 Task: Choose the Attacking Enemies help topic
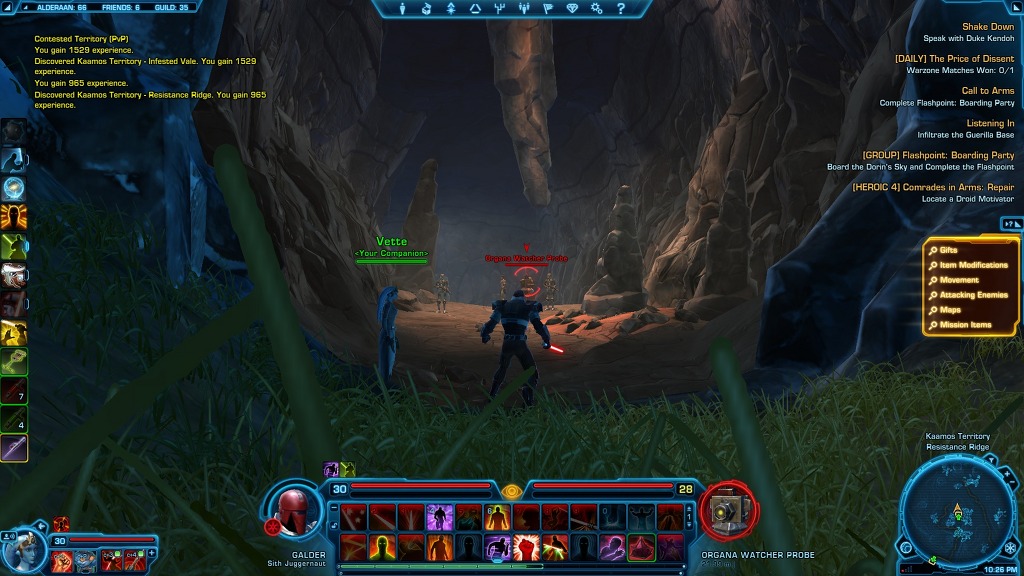pos(973,295)
